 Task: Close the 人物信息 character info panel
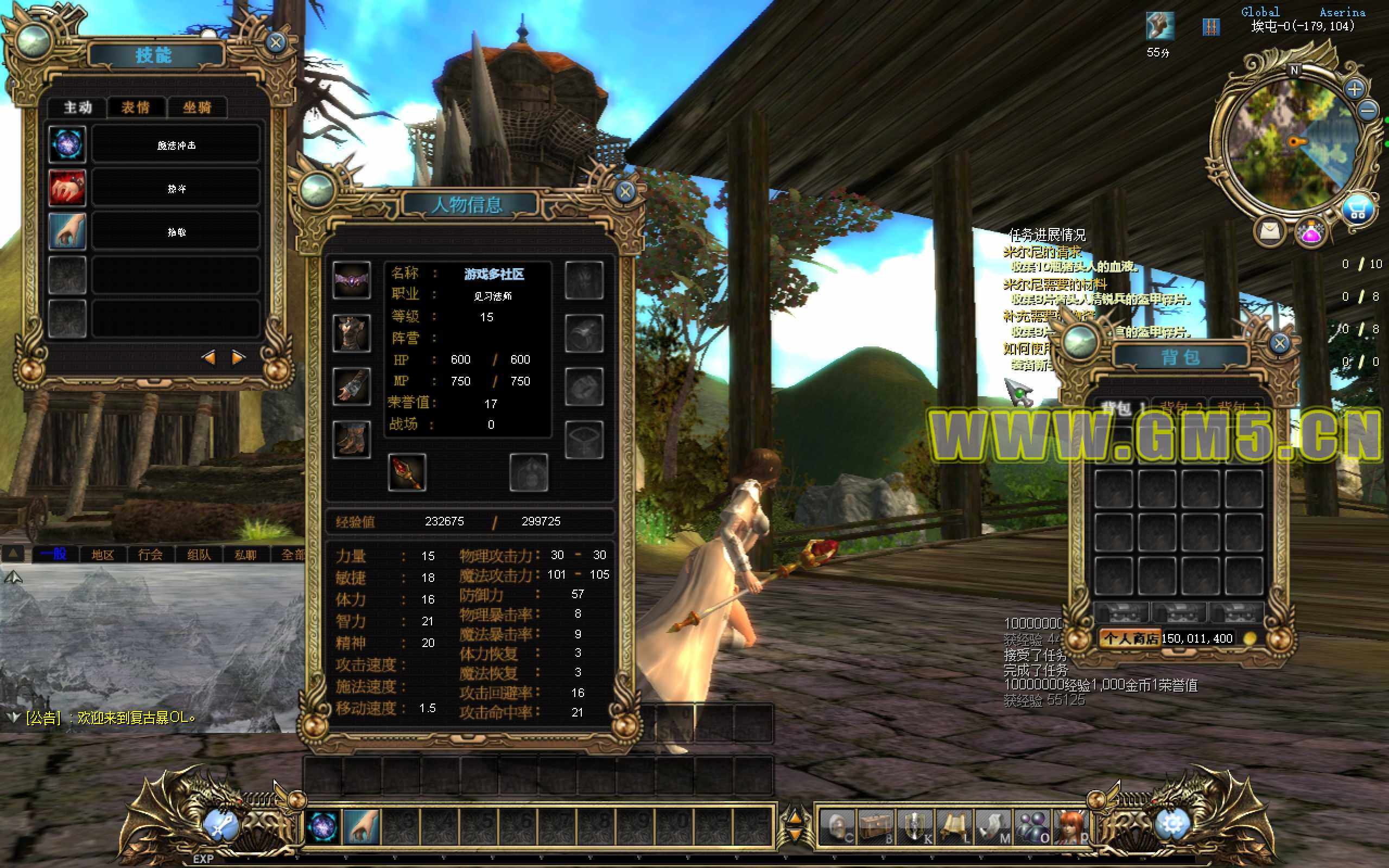coord(625,191)
